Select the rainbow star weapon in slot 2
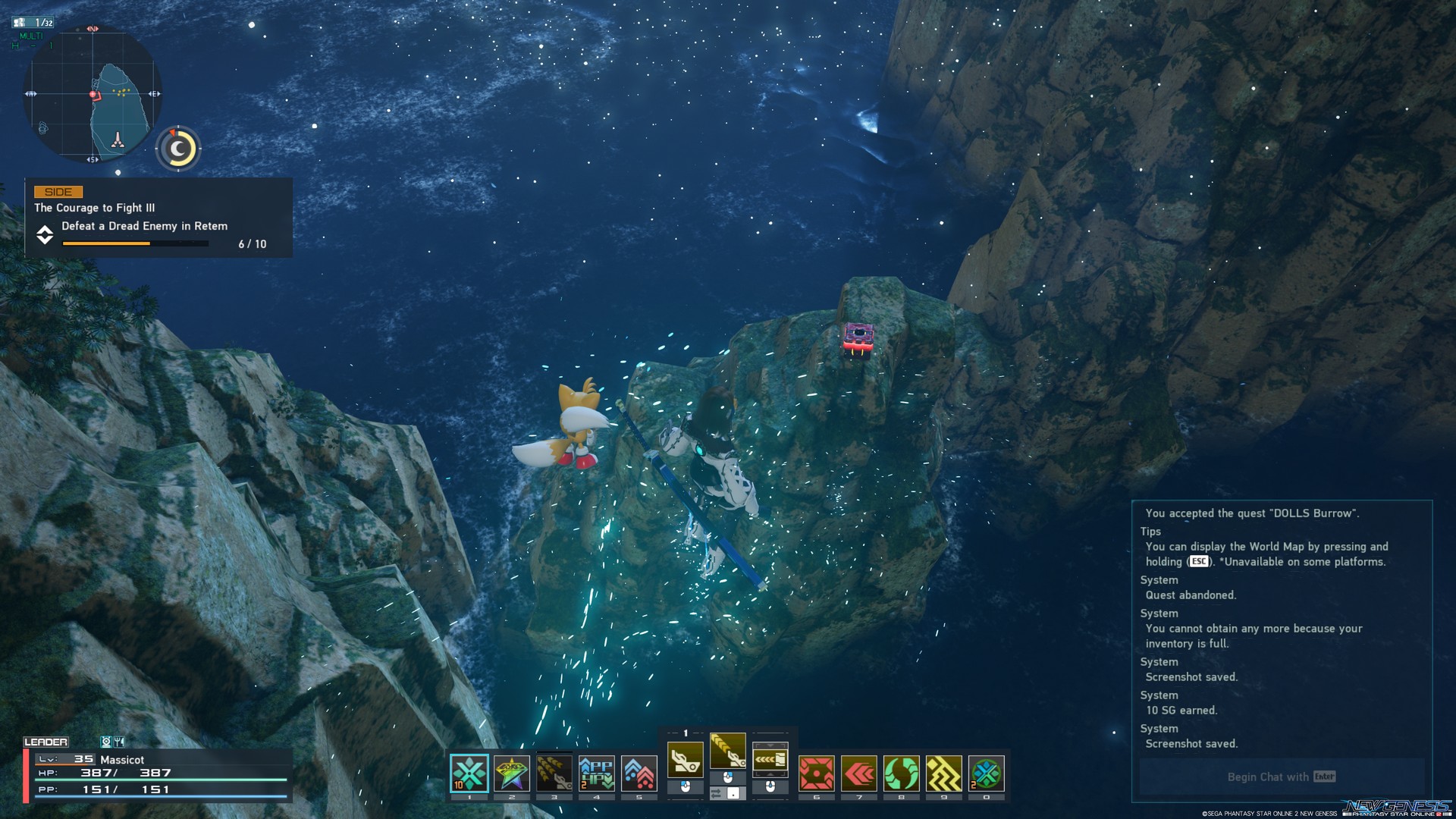Viewport: 1456px width, 819px height. [512, 773]
